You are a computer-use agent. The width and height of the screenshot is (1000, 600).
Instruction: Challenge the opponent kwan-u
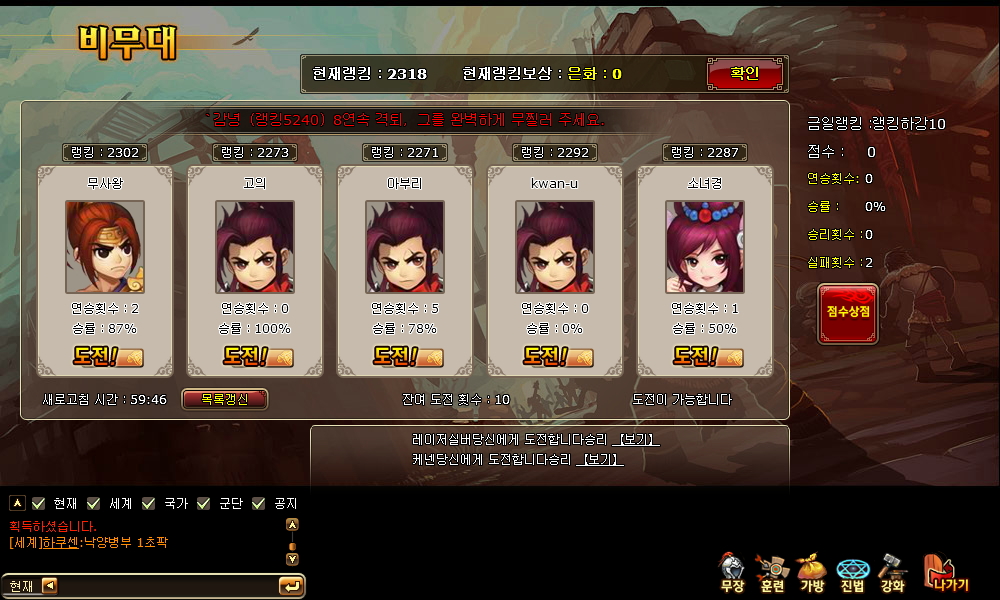557,355
